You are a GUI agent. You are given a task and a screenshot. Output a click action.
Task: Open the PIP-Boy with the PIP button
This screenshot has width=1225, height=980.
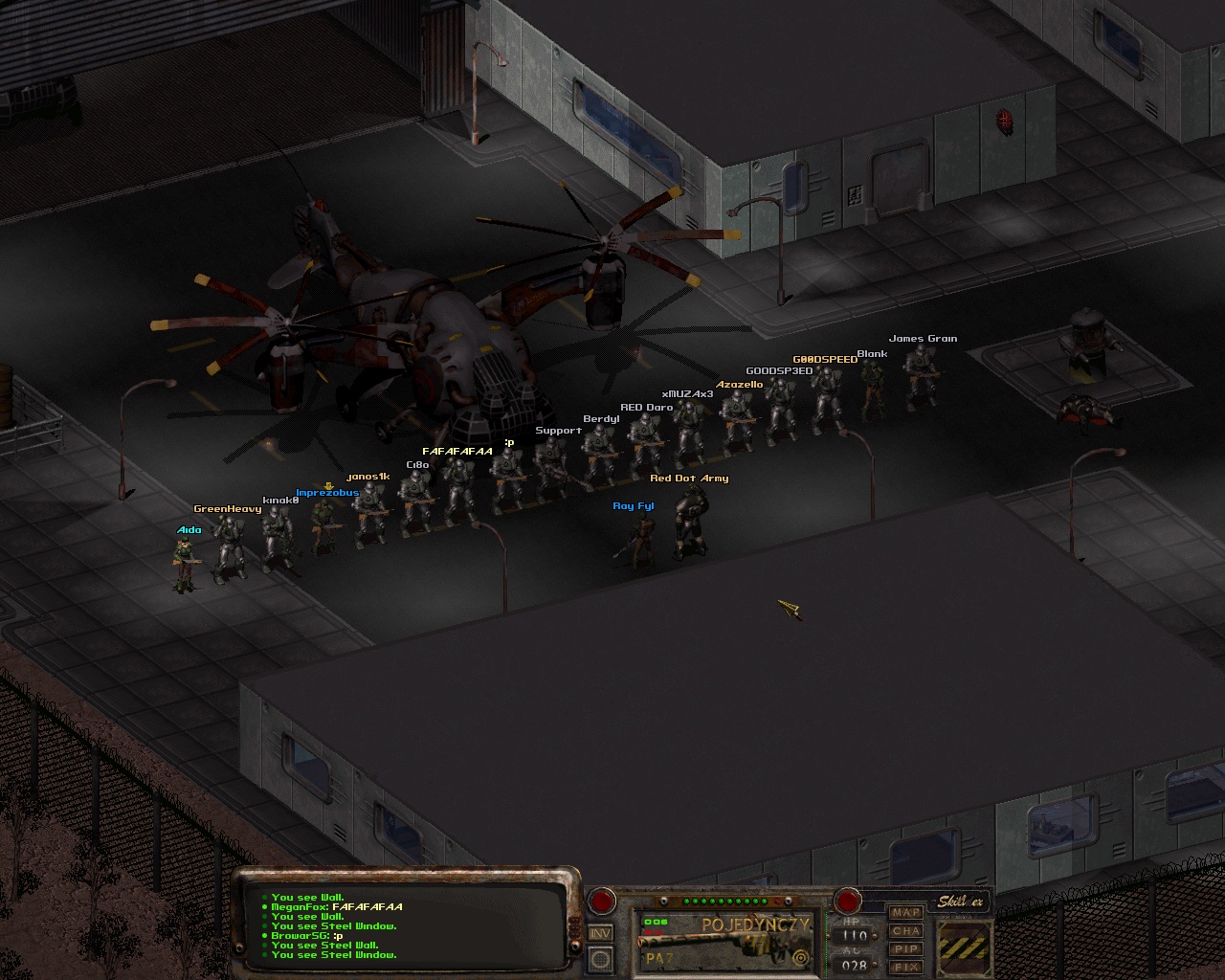click(905, 949)
